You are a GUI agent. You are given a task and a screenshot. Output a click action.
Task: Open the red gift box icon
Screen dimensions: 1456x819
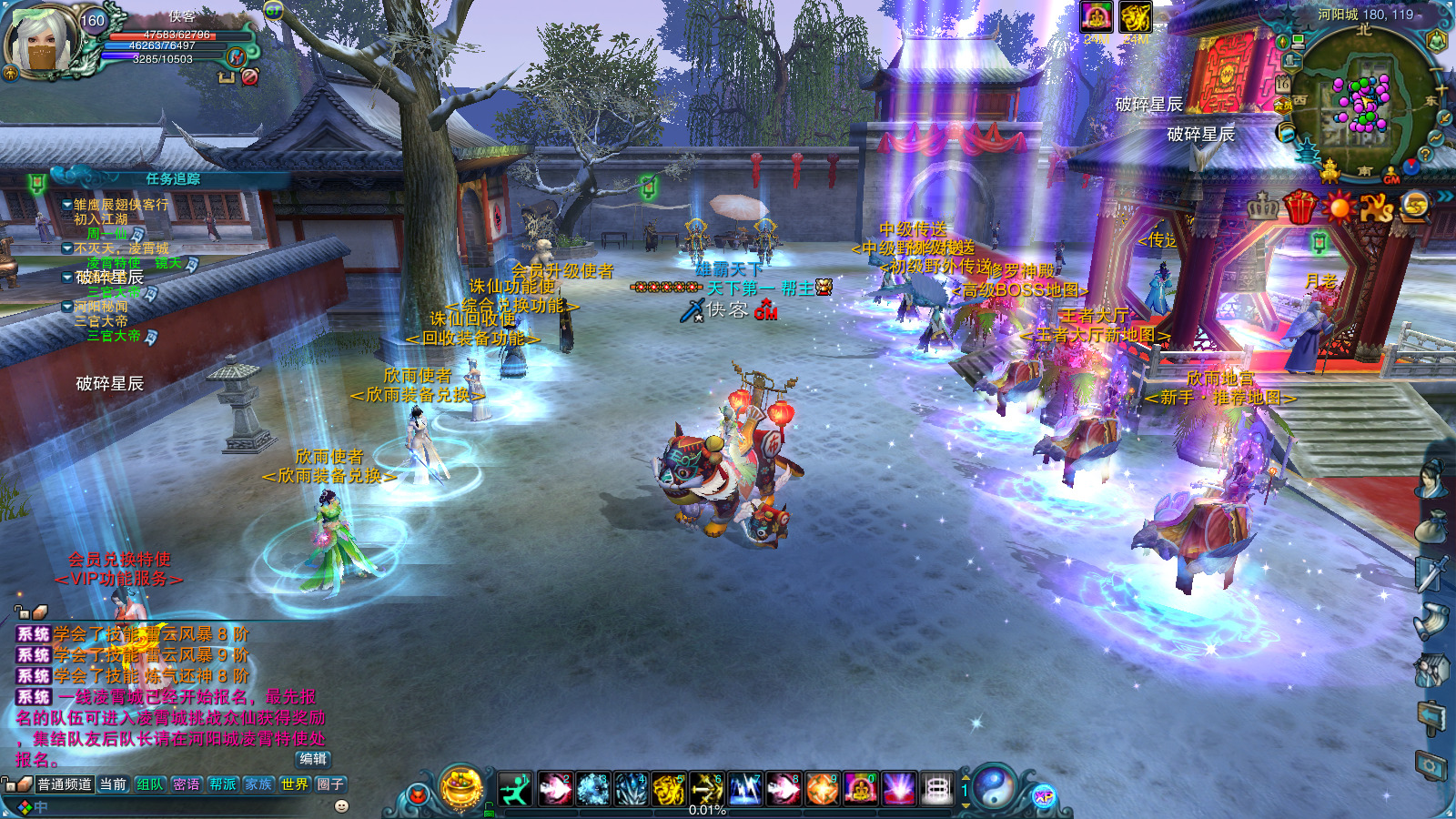pyautogui.click(x=1300, y=208)
